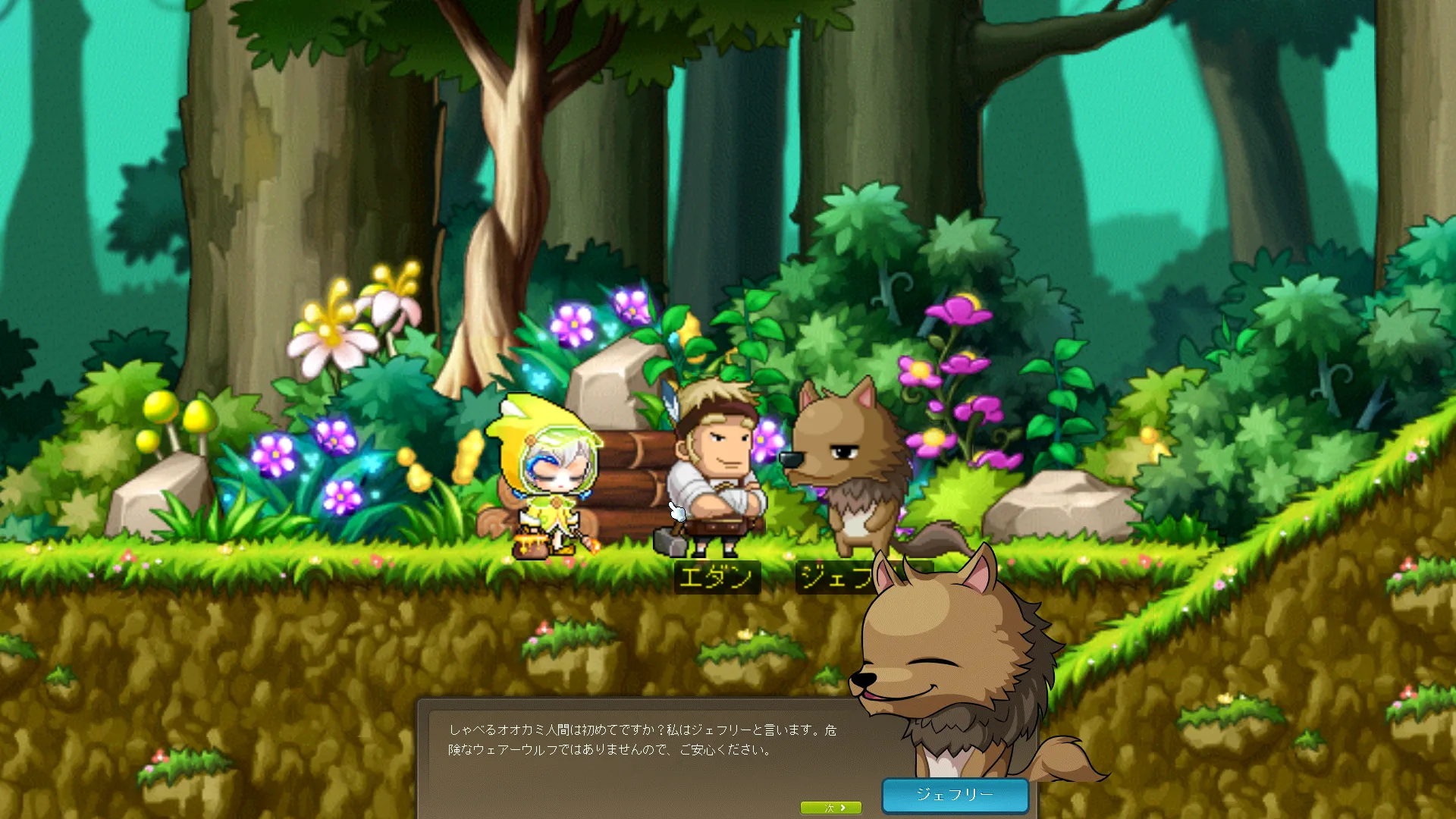Click the green 次 (Next) dialogue button
This screenshot has width=1456, height=819.
click(831, 808)
